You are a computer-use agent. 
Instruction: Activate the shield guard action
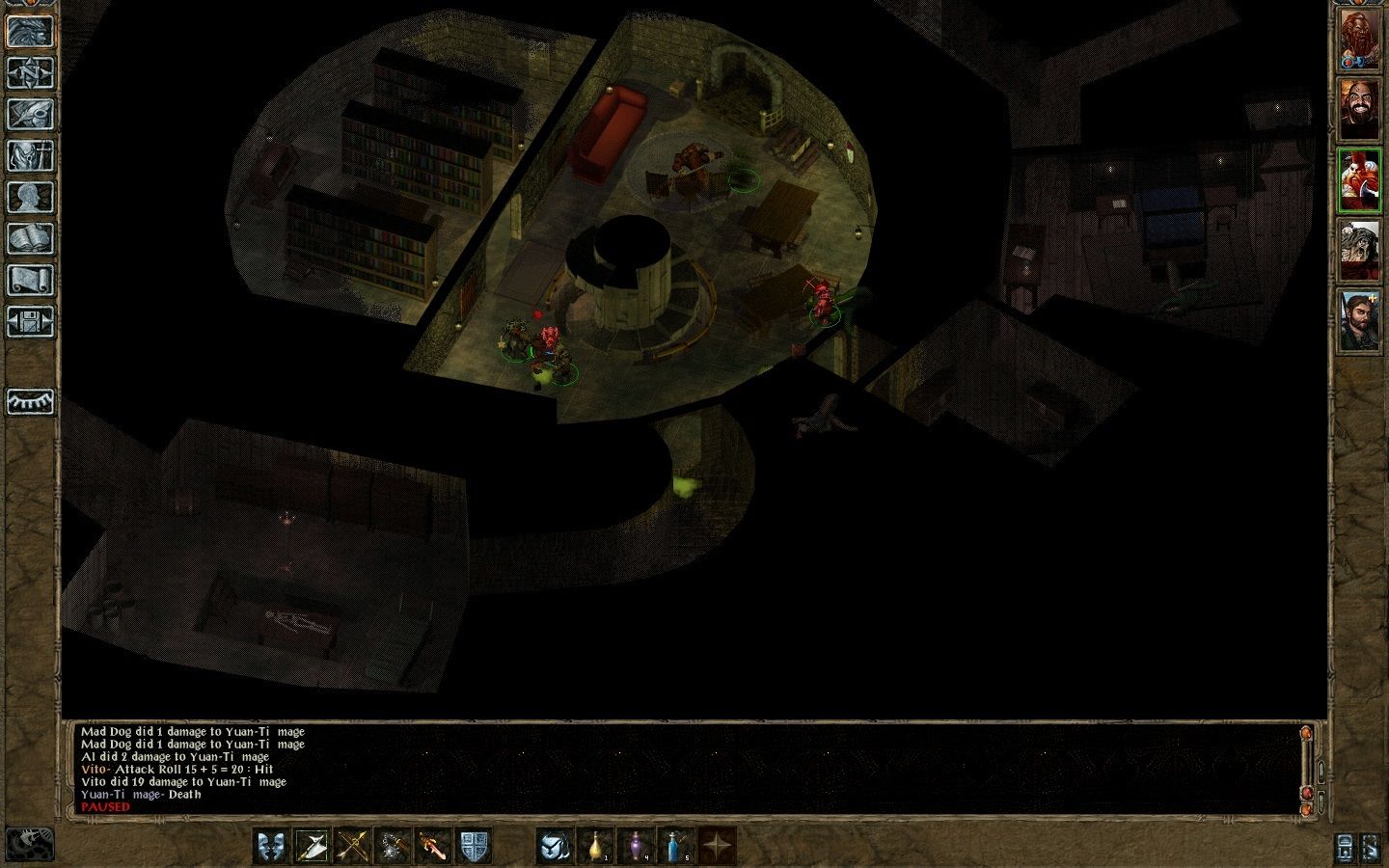coord(475,846)
